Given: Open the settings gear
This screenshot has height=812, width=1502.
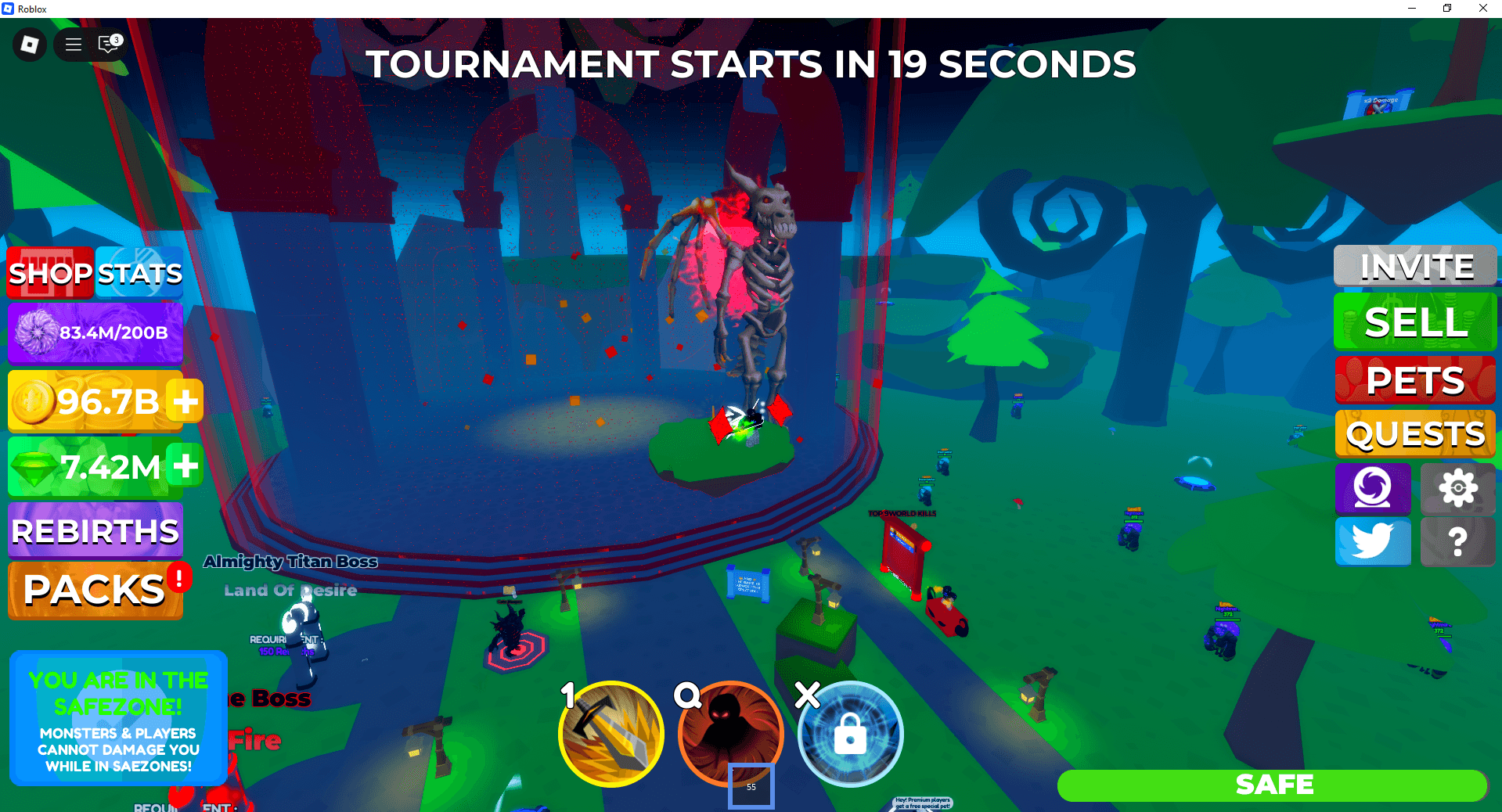Looking at the screenshot, I should [x=1457, y=488].
